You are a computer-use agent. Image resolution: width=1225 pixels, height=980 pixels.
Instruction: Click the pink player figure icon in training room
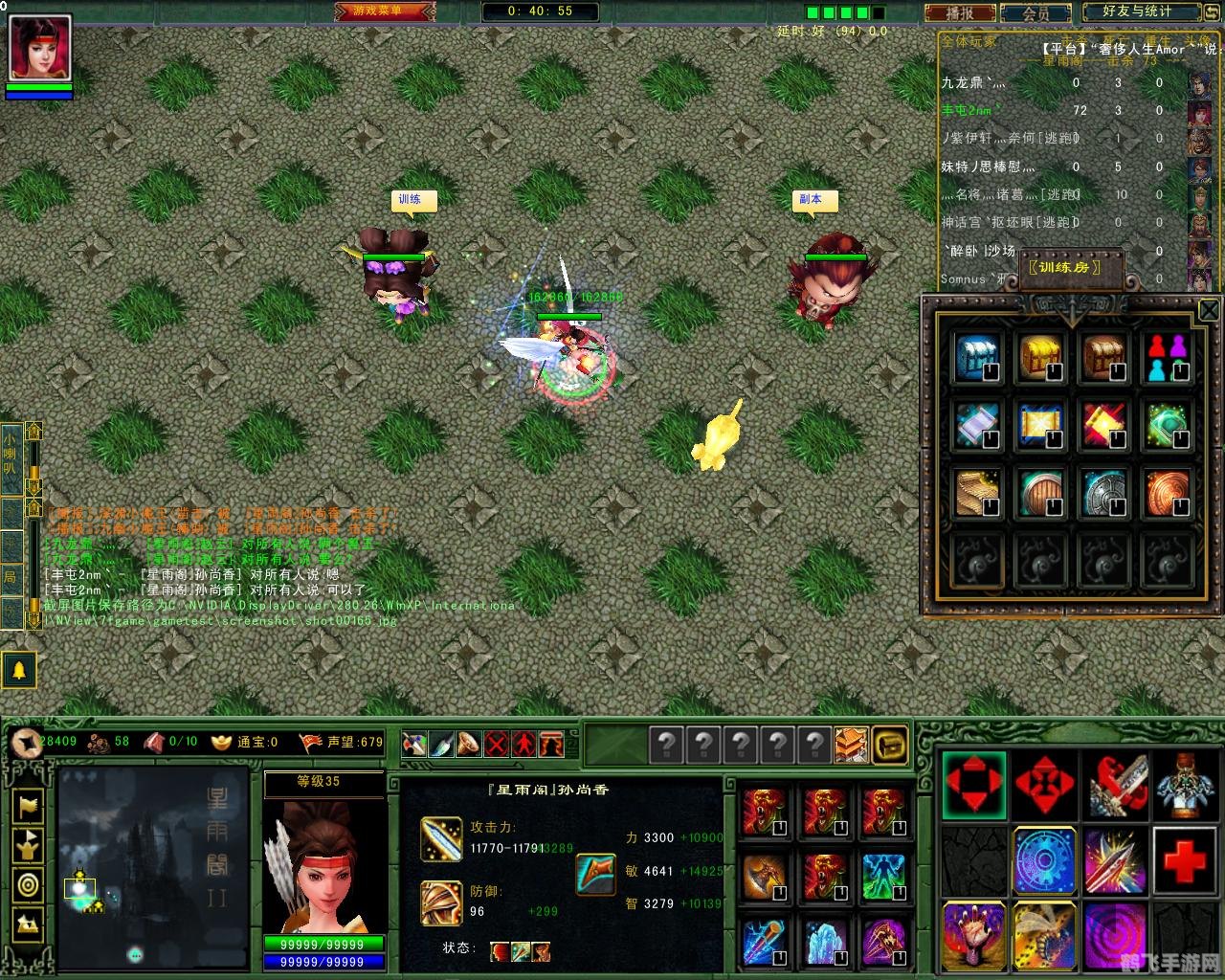click(x=1169, y=356)
